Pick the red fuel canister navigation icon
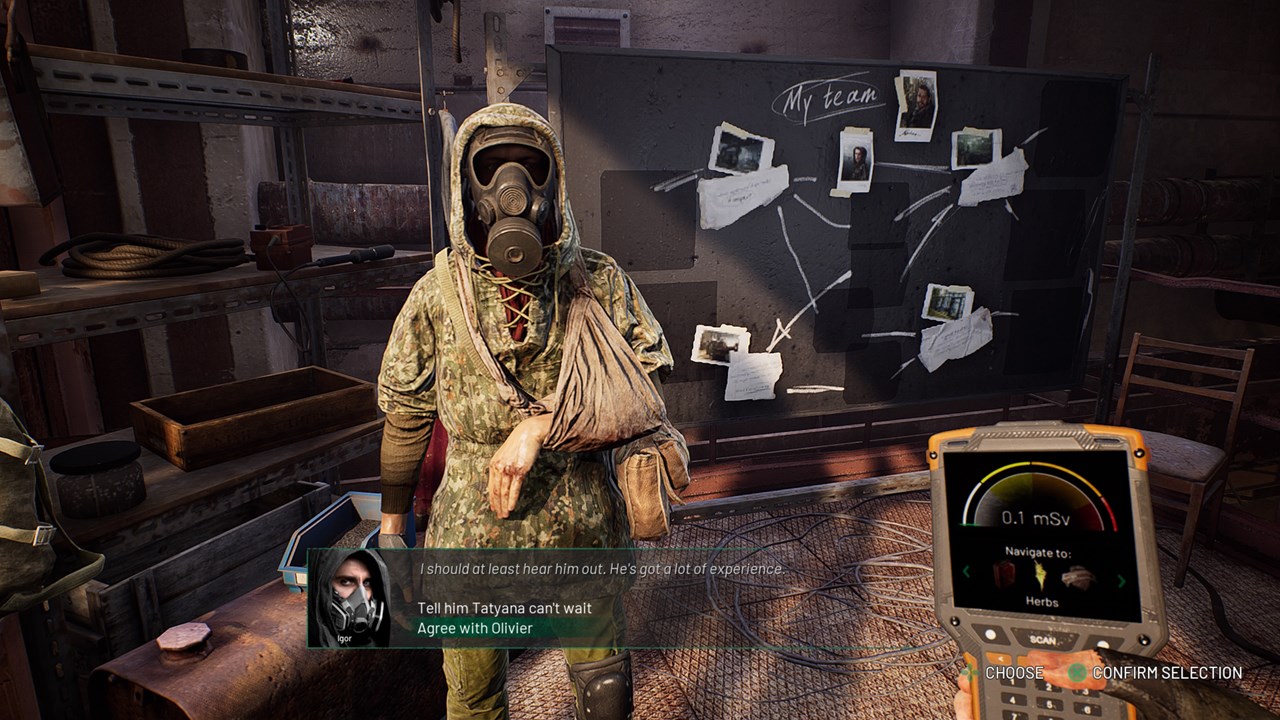1280x720 pixels. click(x=1003, y=574)
